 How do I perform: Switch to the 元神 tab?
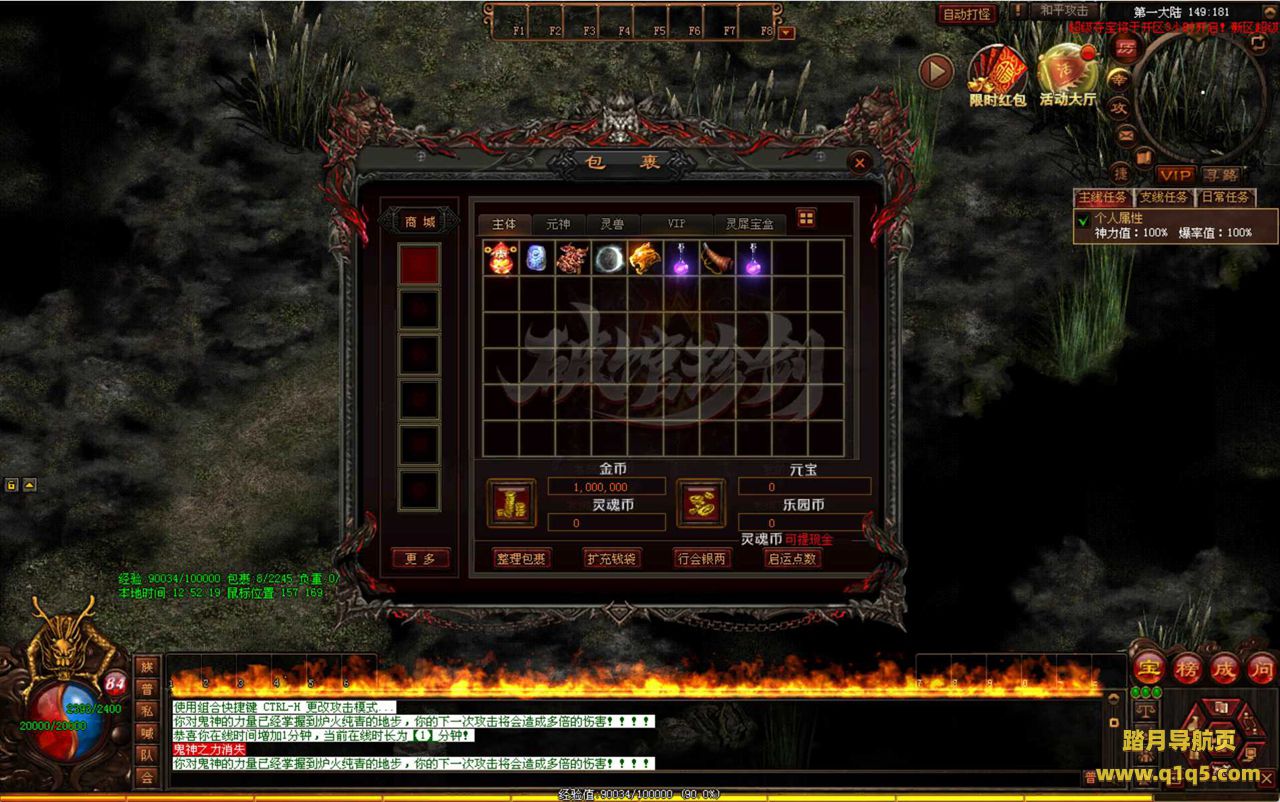[x=558, y=224]
